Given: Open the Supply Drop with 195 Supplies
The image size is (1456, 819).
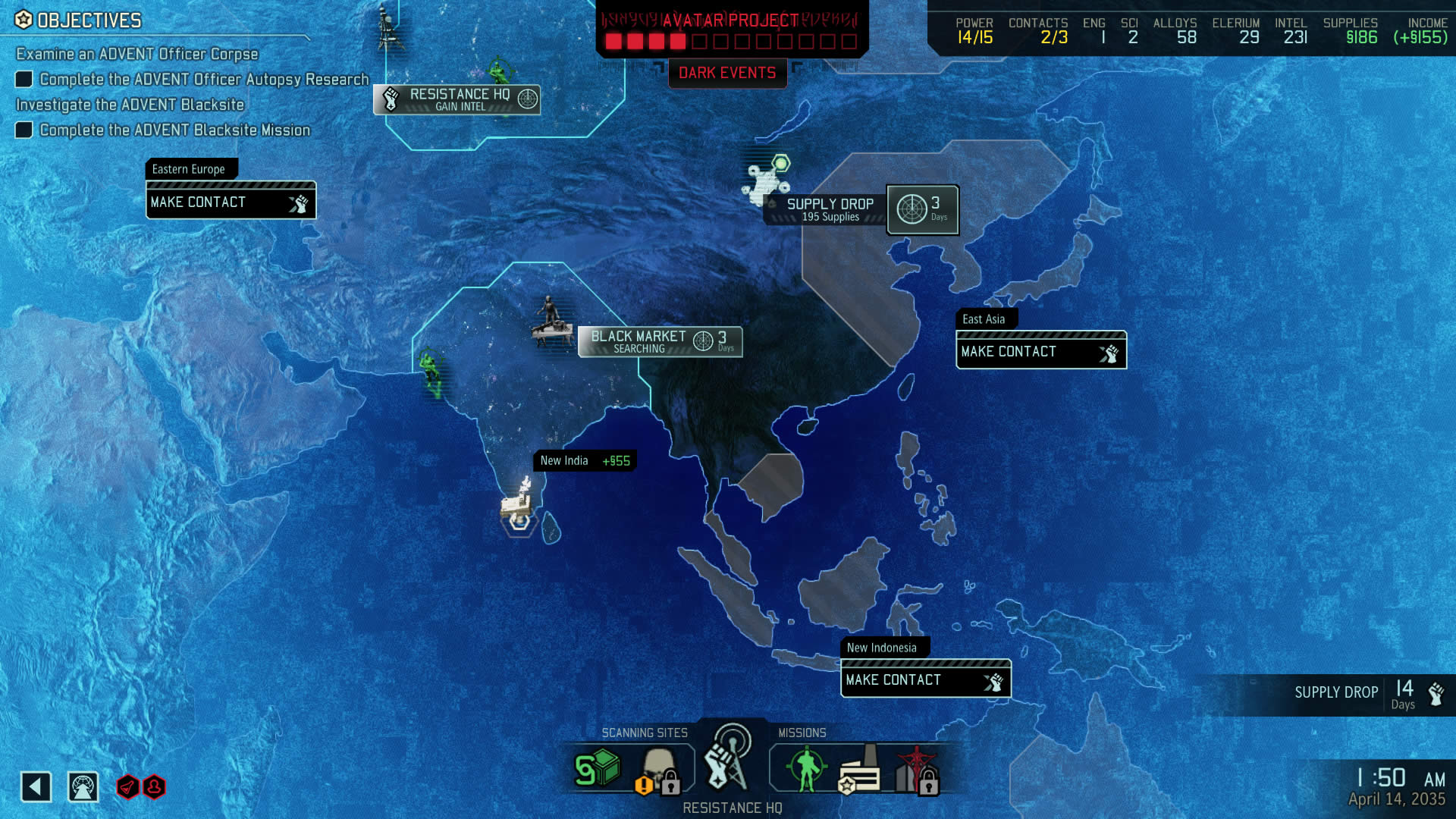Looking at the screenshot, I should coord(830,209).
